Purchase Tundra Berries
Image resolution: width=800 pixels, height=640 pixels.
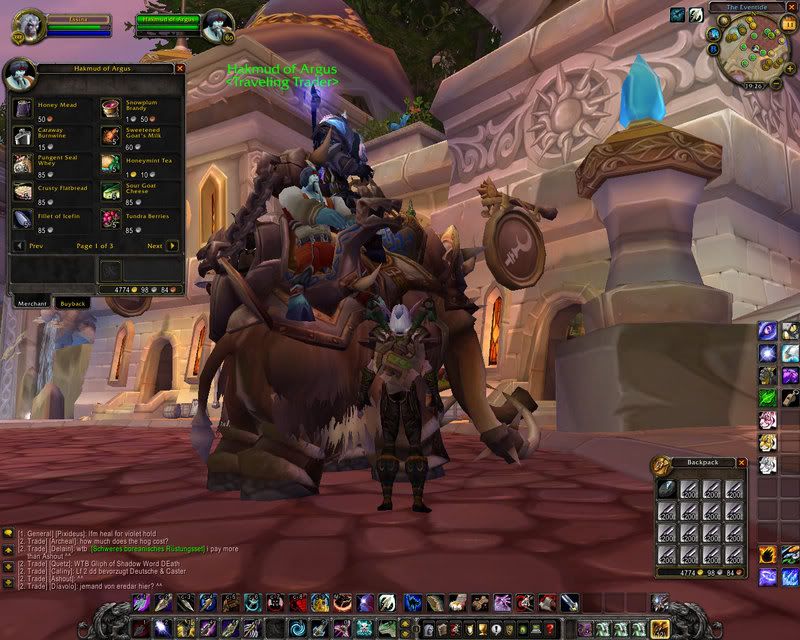point(110,219)
